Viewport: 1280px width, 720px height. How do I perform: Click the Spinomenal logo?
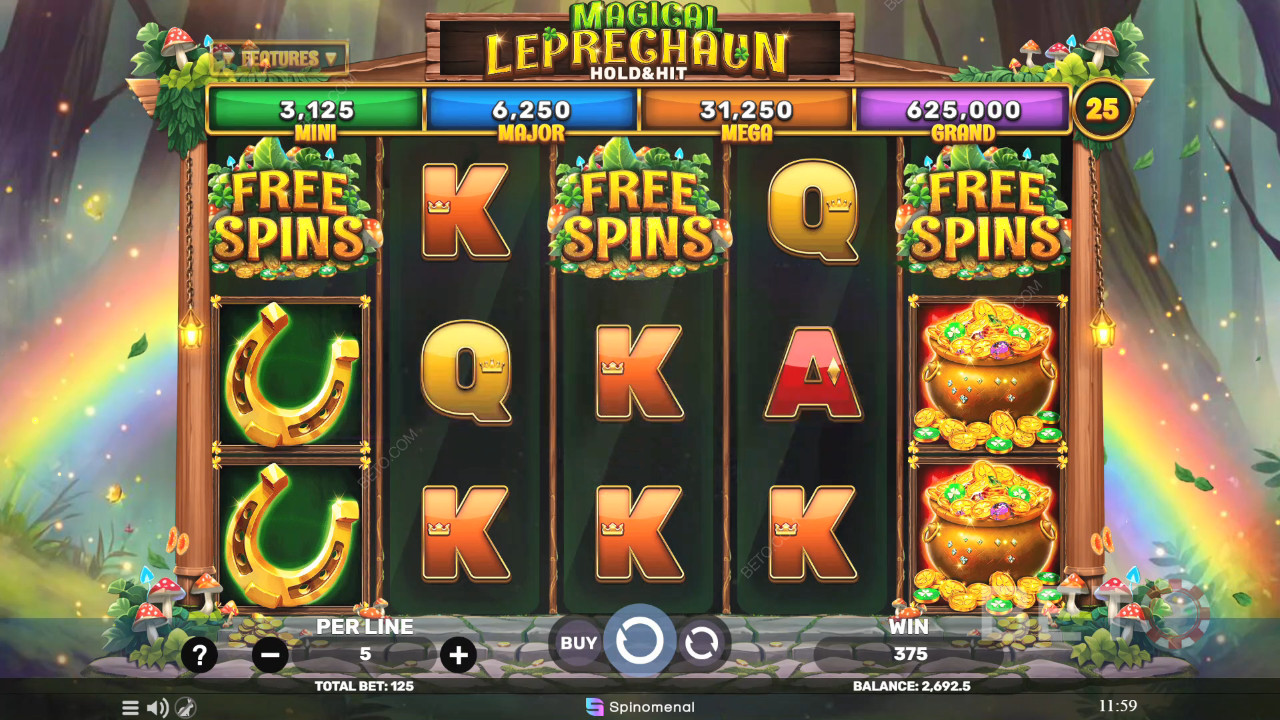point(640,707)
